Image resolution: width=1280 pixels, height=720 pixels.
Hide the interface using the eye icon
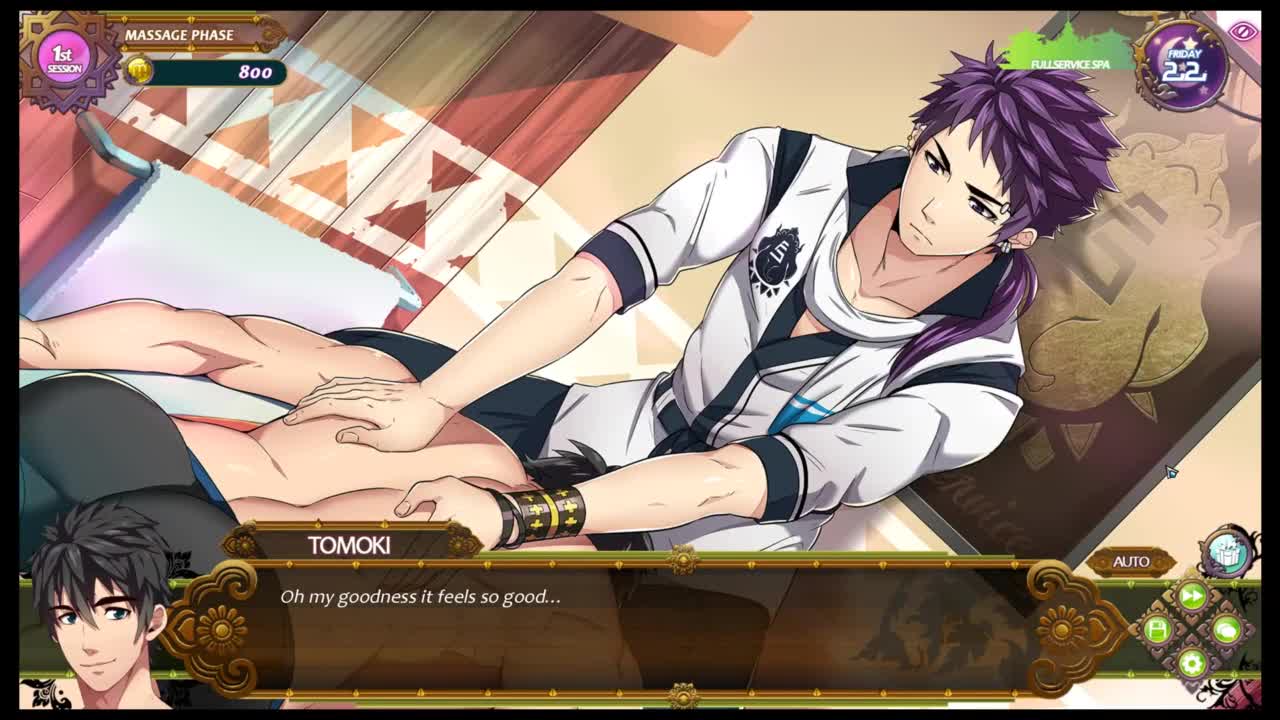click(1243, 31)
